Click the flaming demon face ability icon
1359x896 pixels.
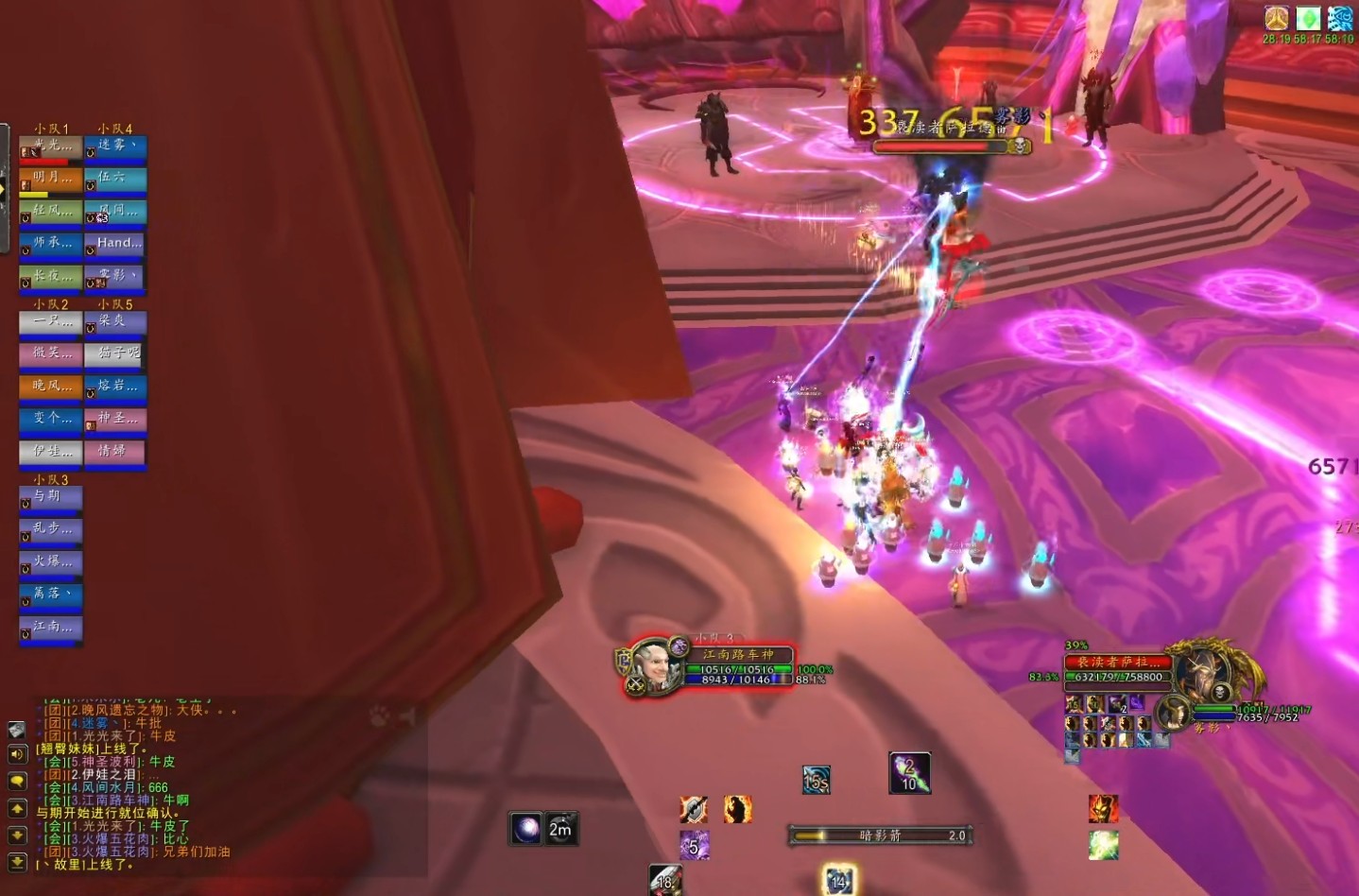tap(1103, 809)
